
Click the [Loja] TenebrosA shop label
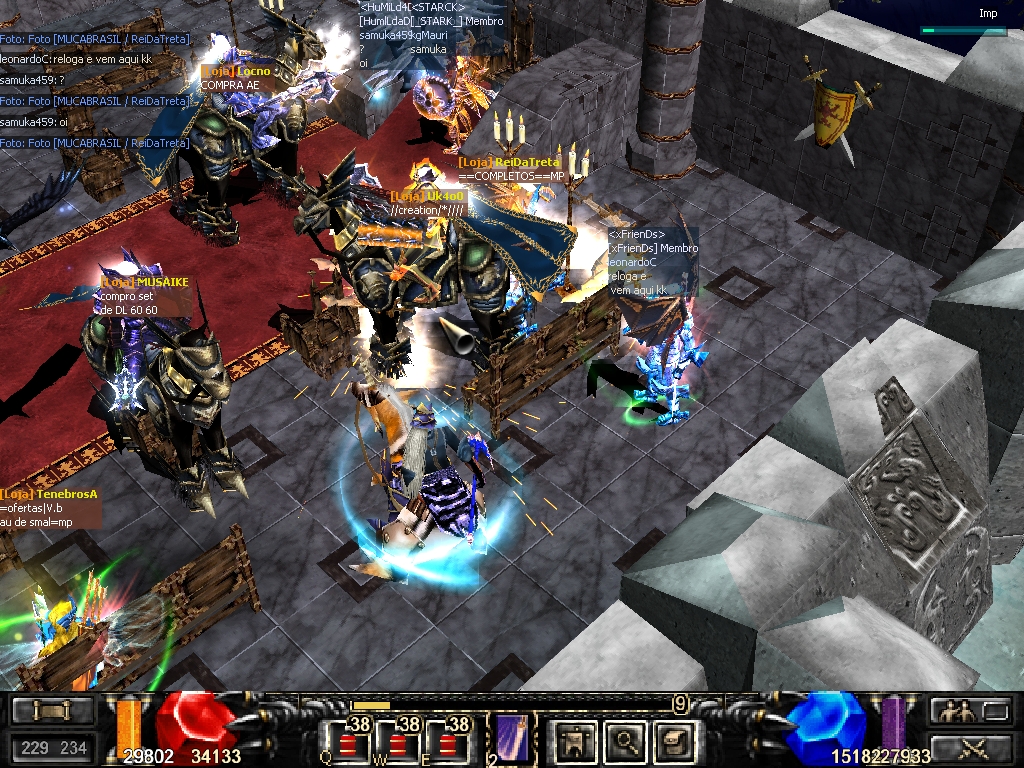point(49,494)
